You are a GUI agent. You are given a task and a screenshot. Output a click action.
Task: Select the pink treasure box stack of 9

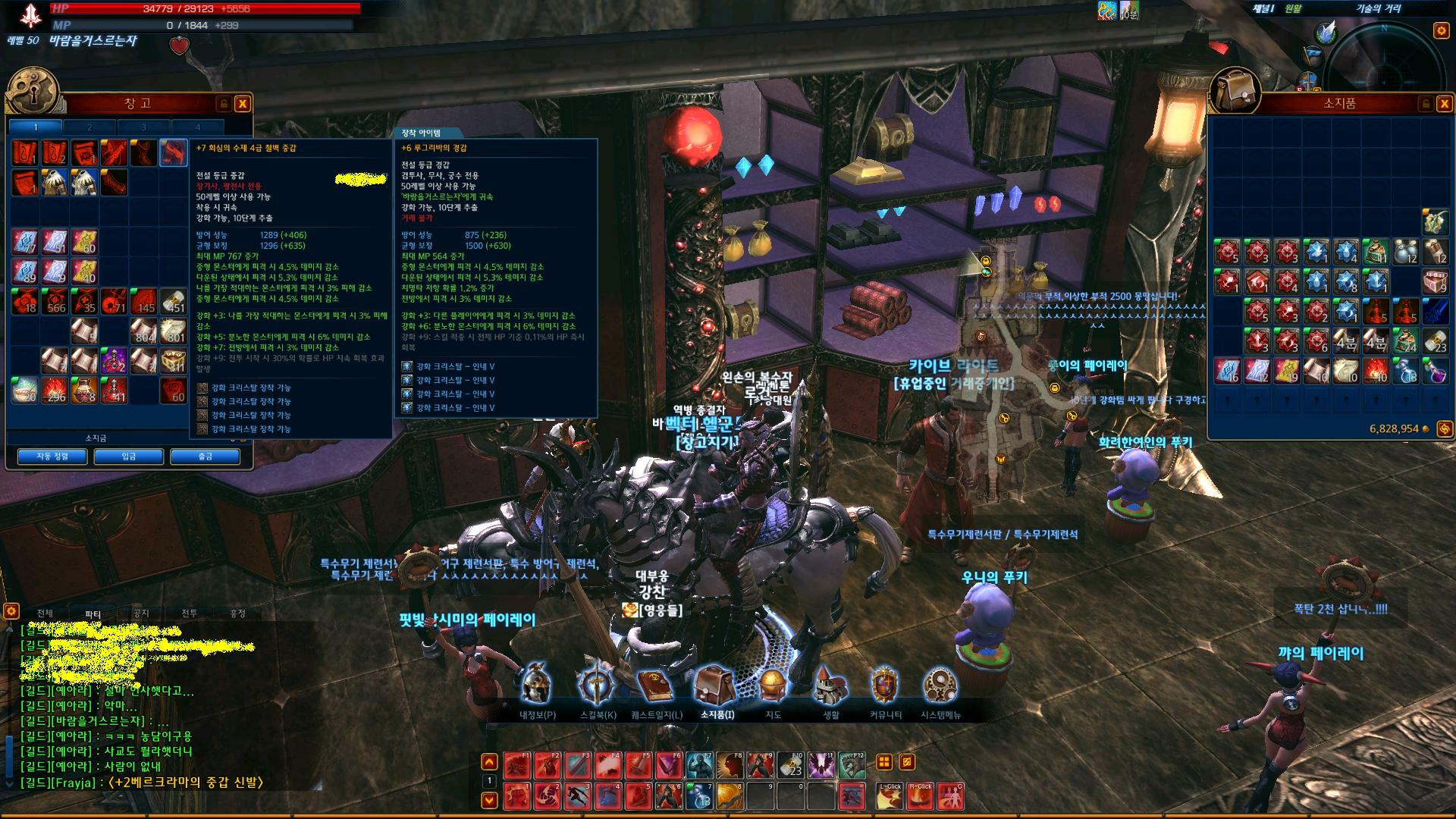[x=1435, y=281]
